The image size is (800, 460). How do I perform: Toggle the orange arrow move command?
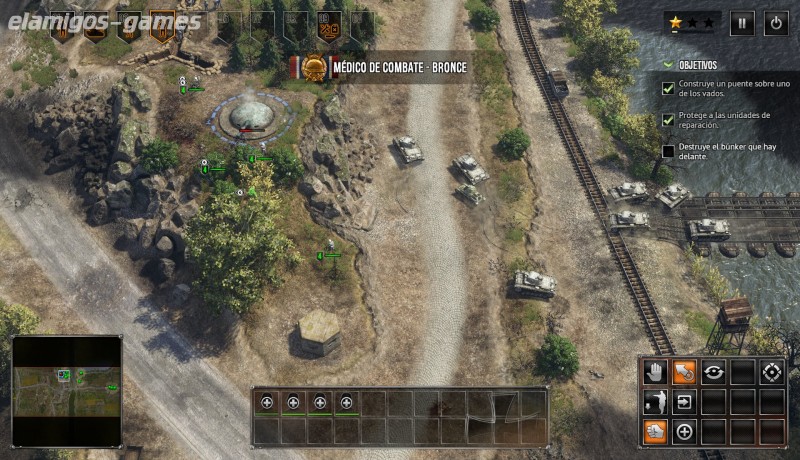click(685, 373)
